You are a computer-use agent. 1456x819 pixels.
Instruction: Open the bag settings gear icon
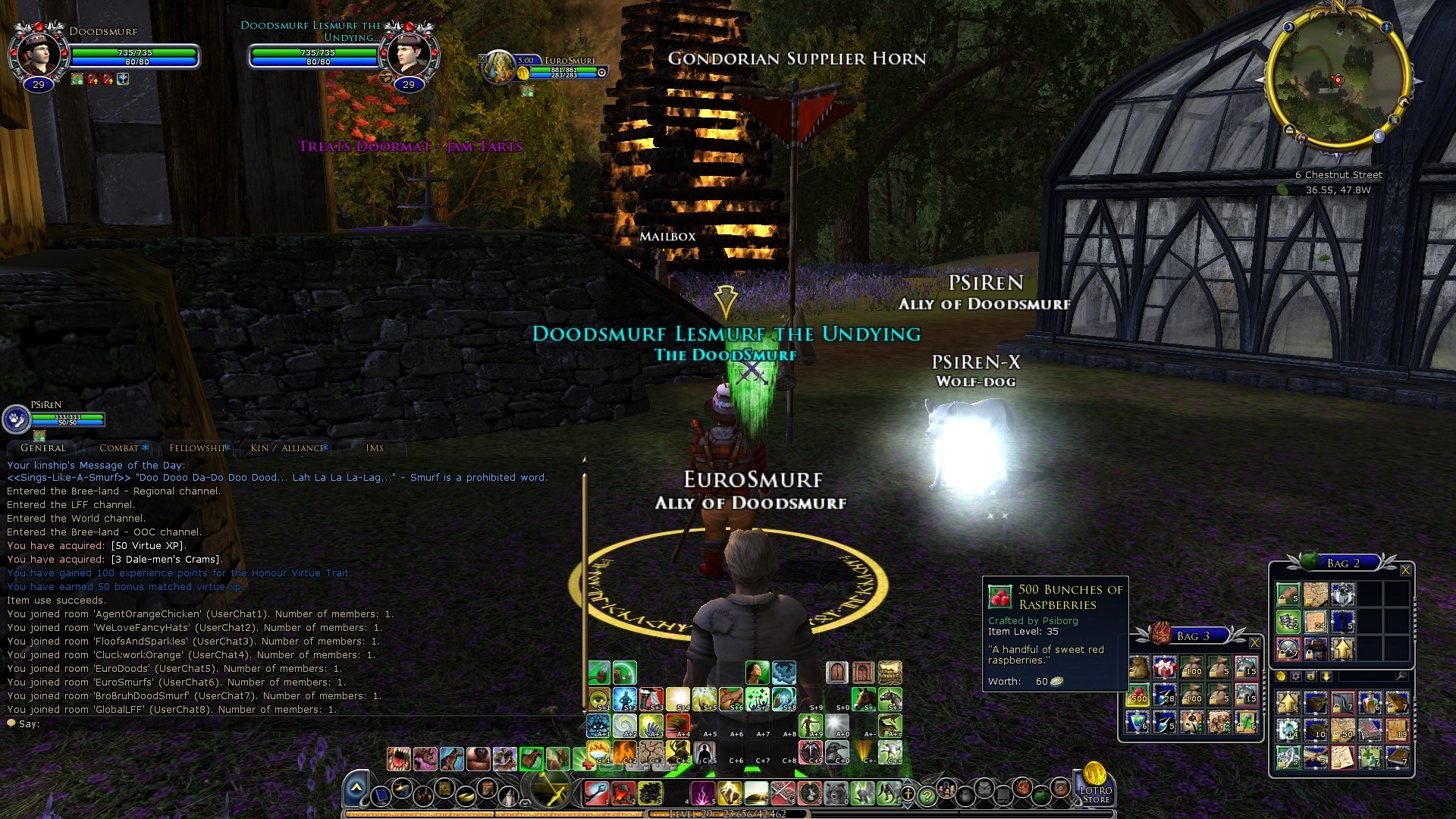click(1295, 676)
